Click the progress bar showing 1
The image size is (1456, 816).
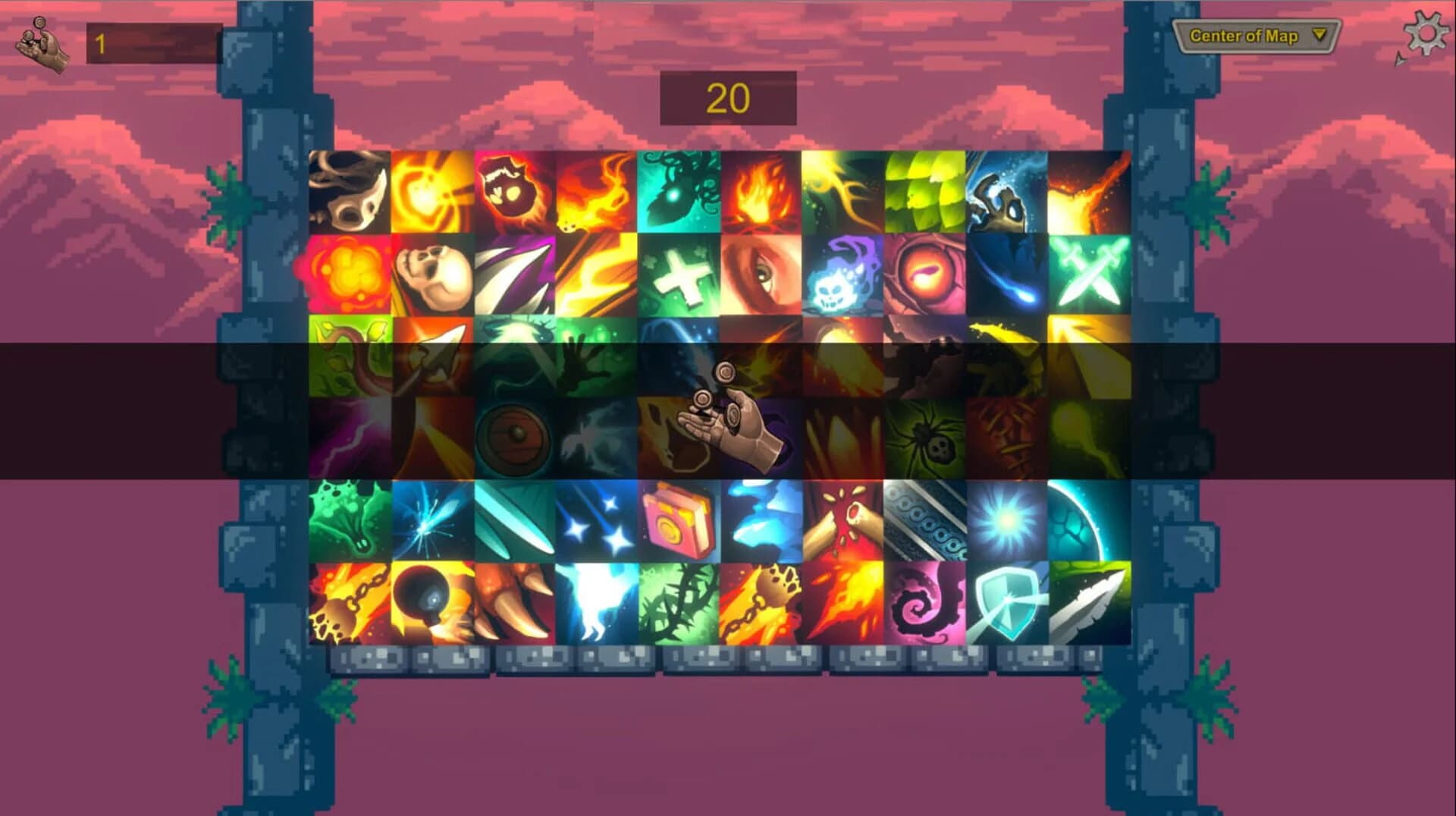click(x=155, y=43)
